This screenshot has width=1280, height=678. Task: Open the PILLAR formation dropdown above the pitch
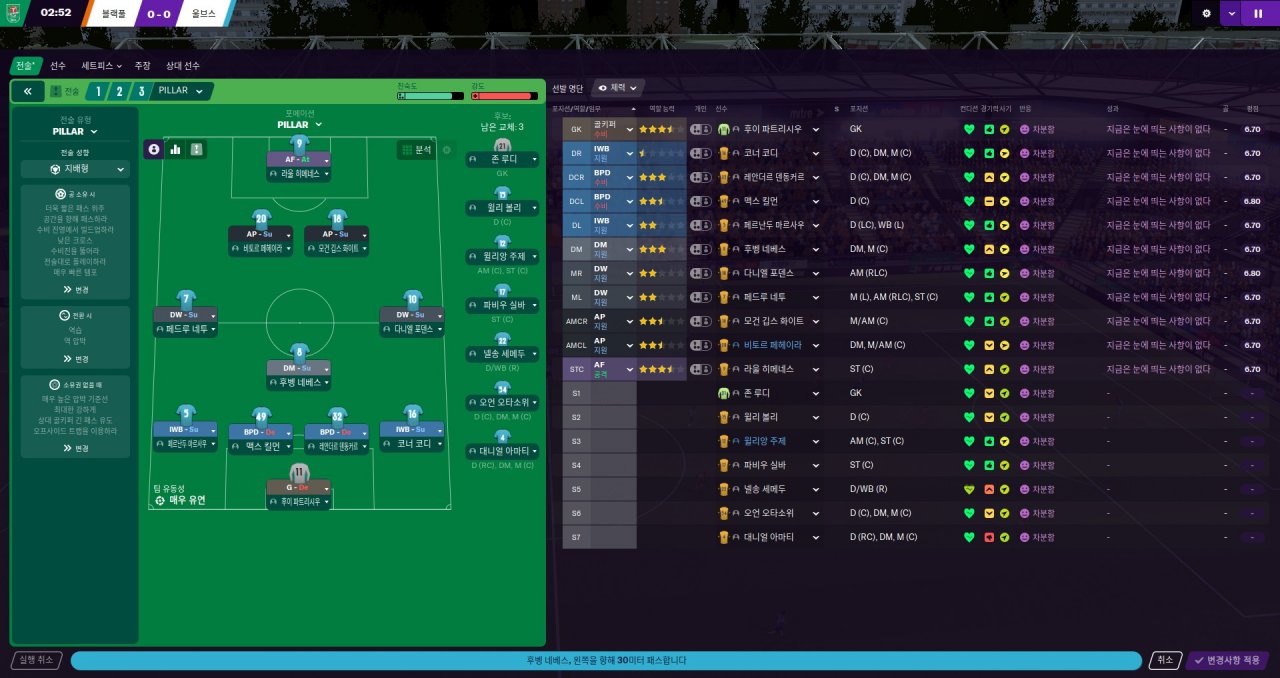(299, 125)
